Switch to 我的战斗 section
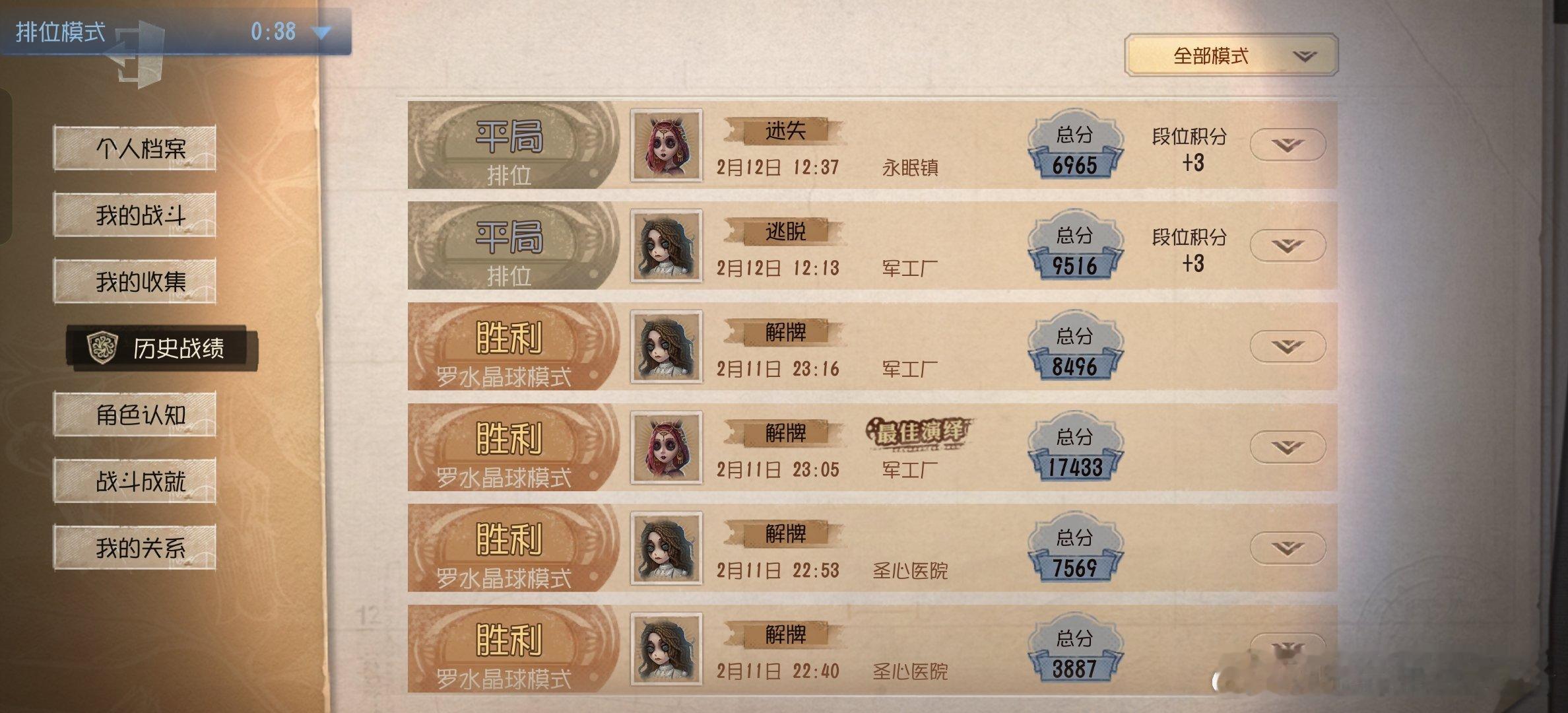The image size is (1568, 713). tap(134, 214)
